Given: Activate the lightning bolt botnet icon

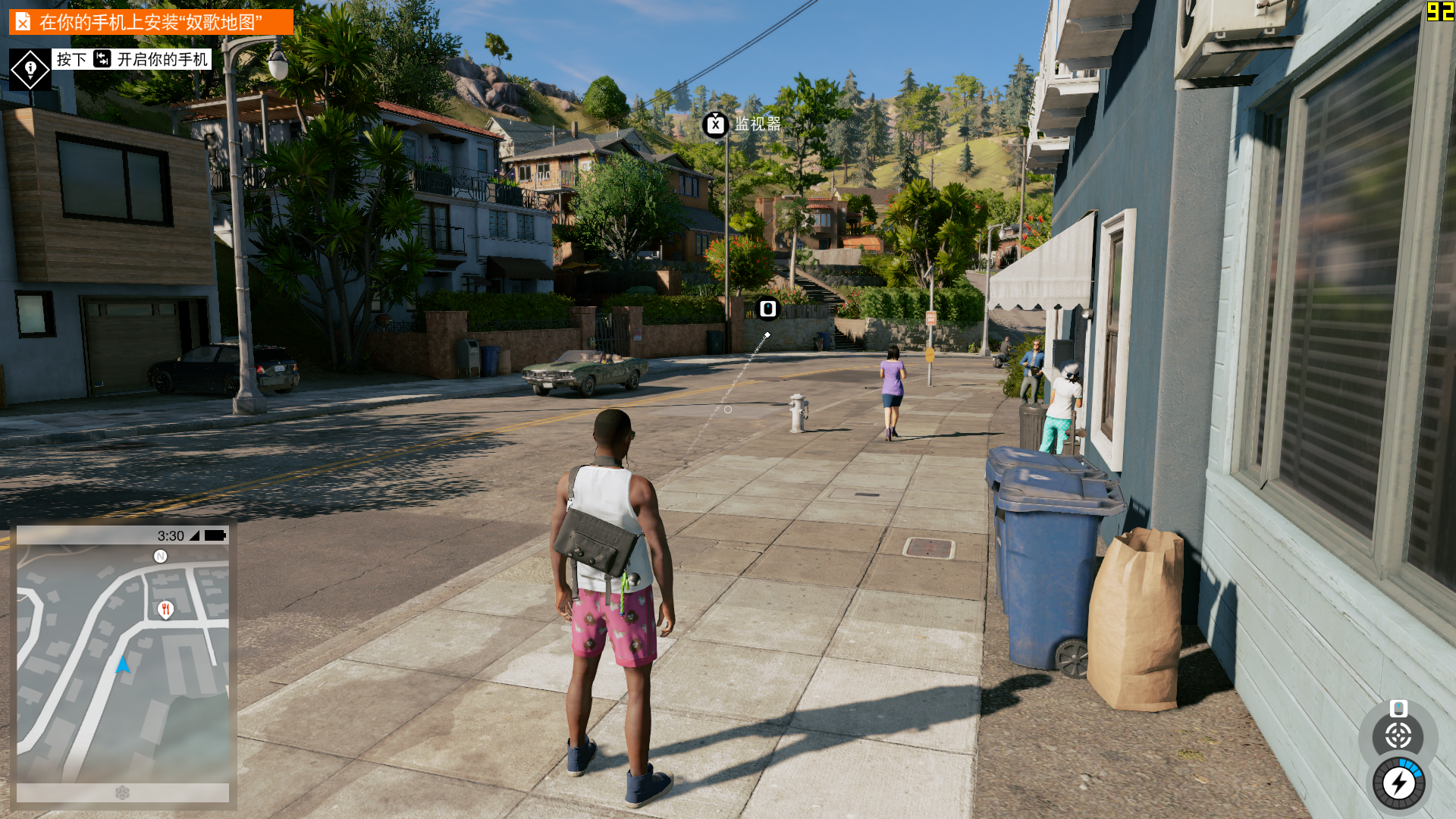Looking at the screenshot, I should pos(1398,783).
